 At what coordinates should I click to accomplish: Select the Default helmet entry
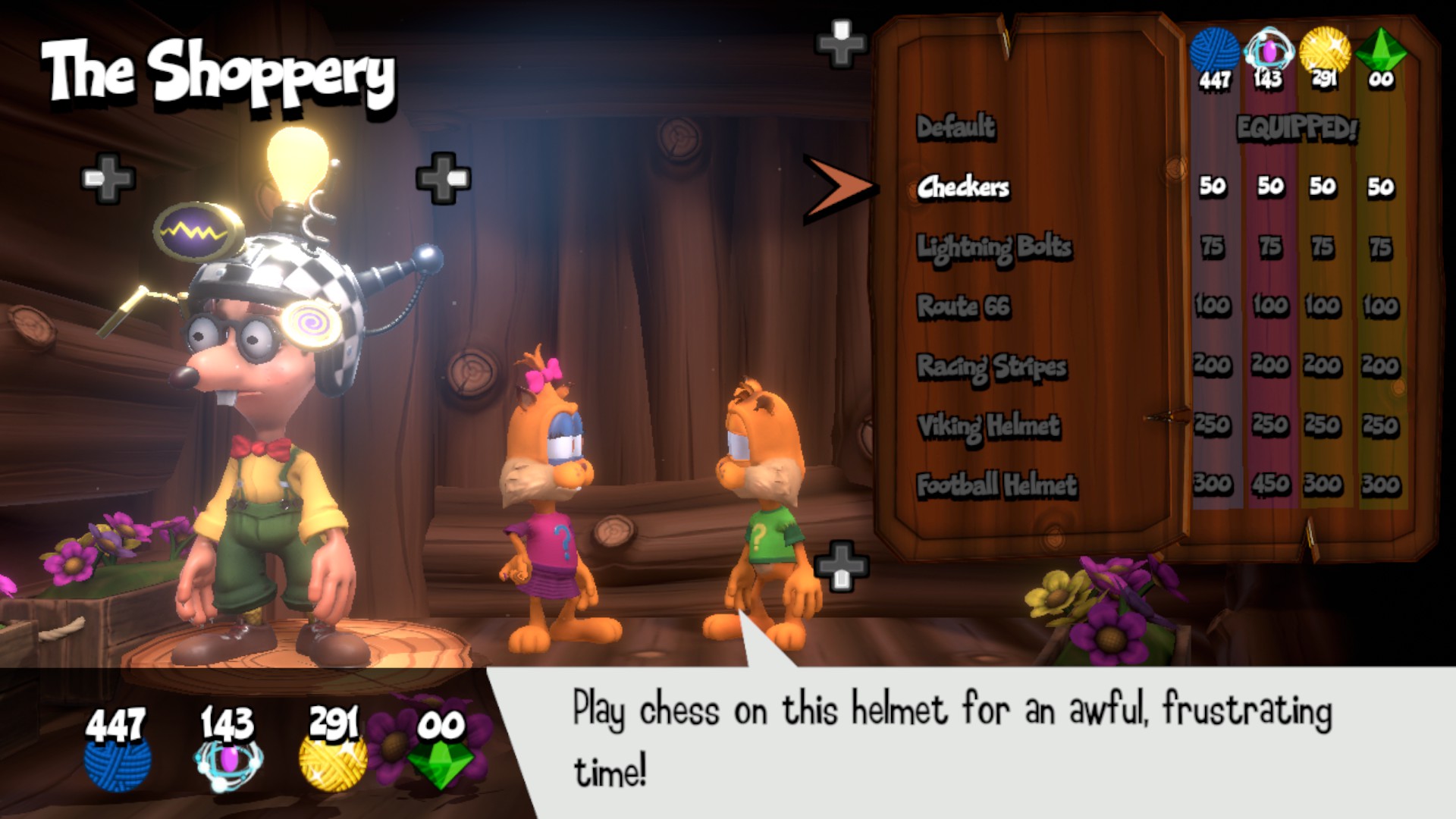[x=955, y=127]
